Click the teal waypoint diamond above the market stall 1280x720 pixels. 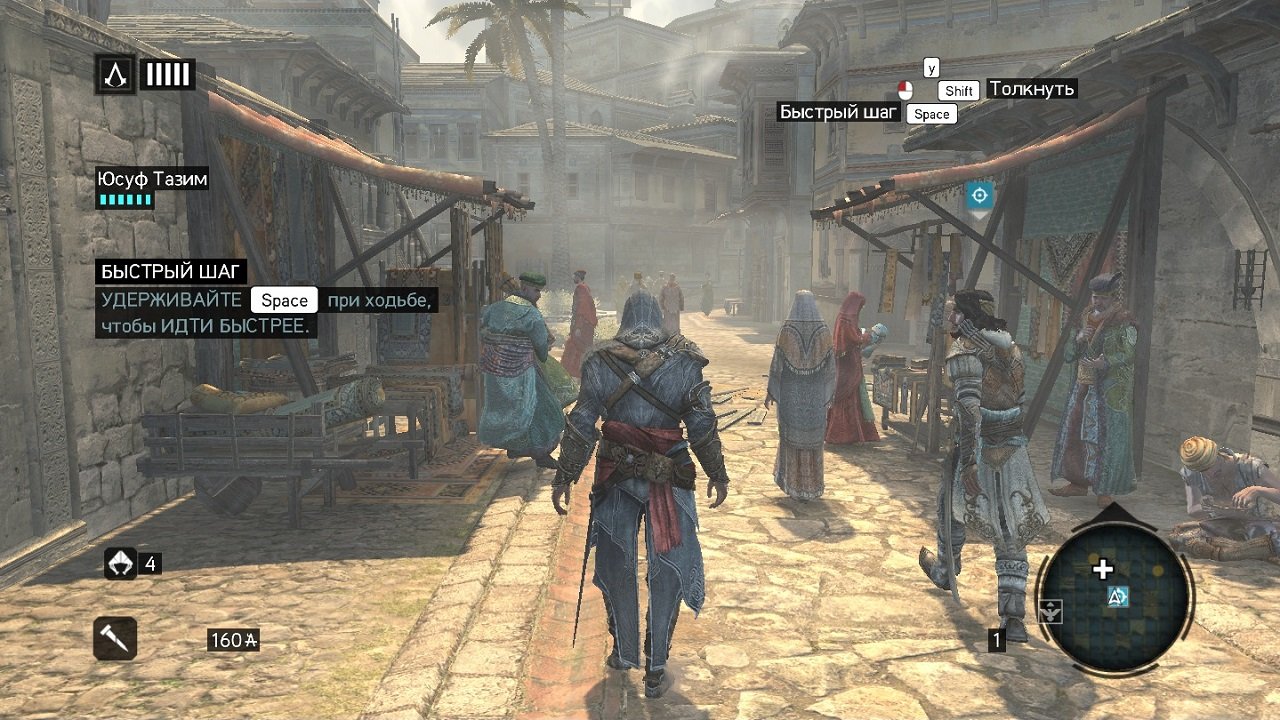tap(981, 195)
